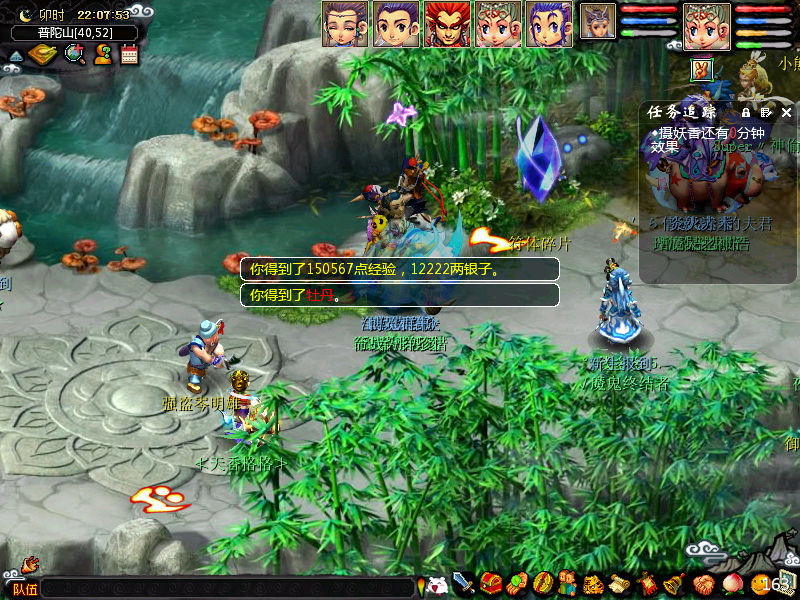Open the two-people team icon
The height and width of the screenshot is (600, 800).
click(567, 583)
